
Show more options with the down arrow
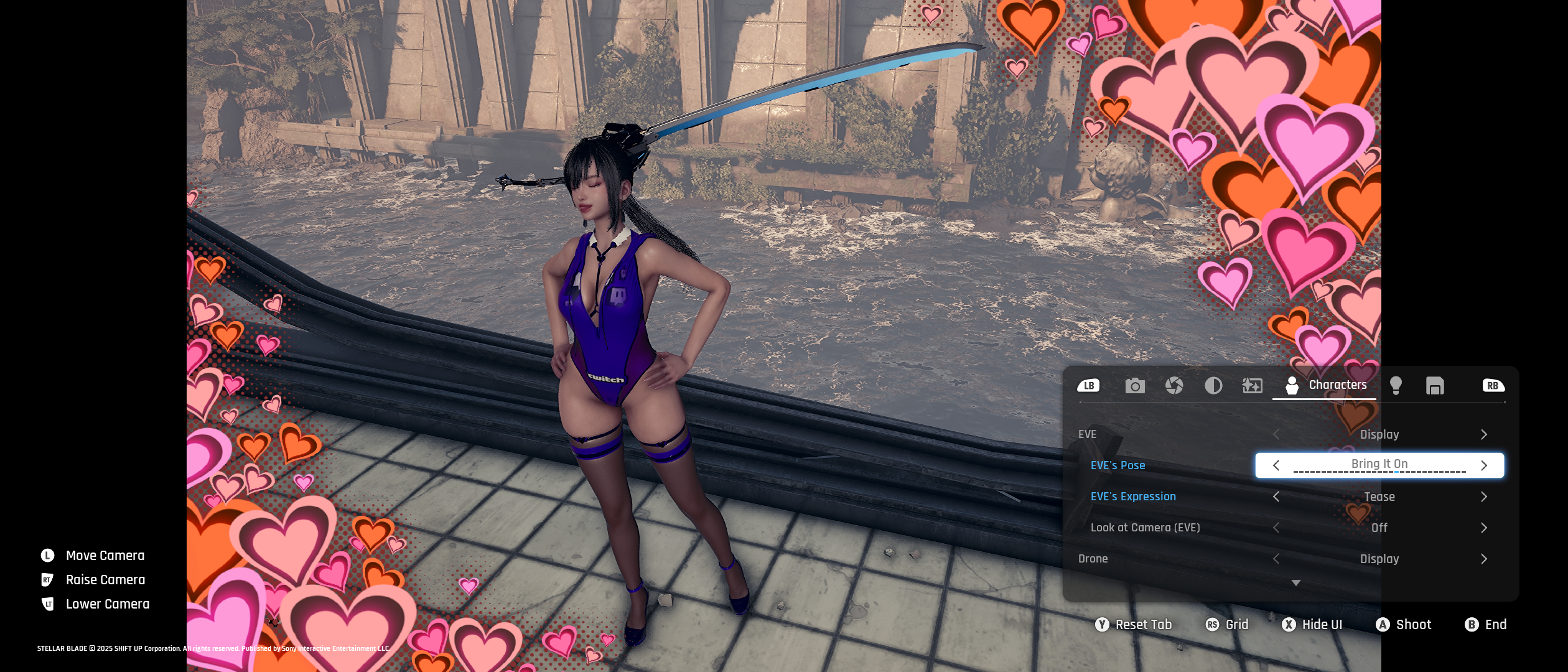coord(1296,583)
